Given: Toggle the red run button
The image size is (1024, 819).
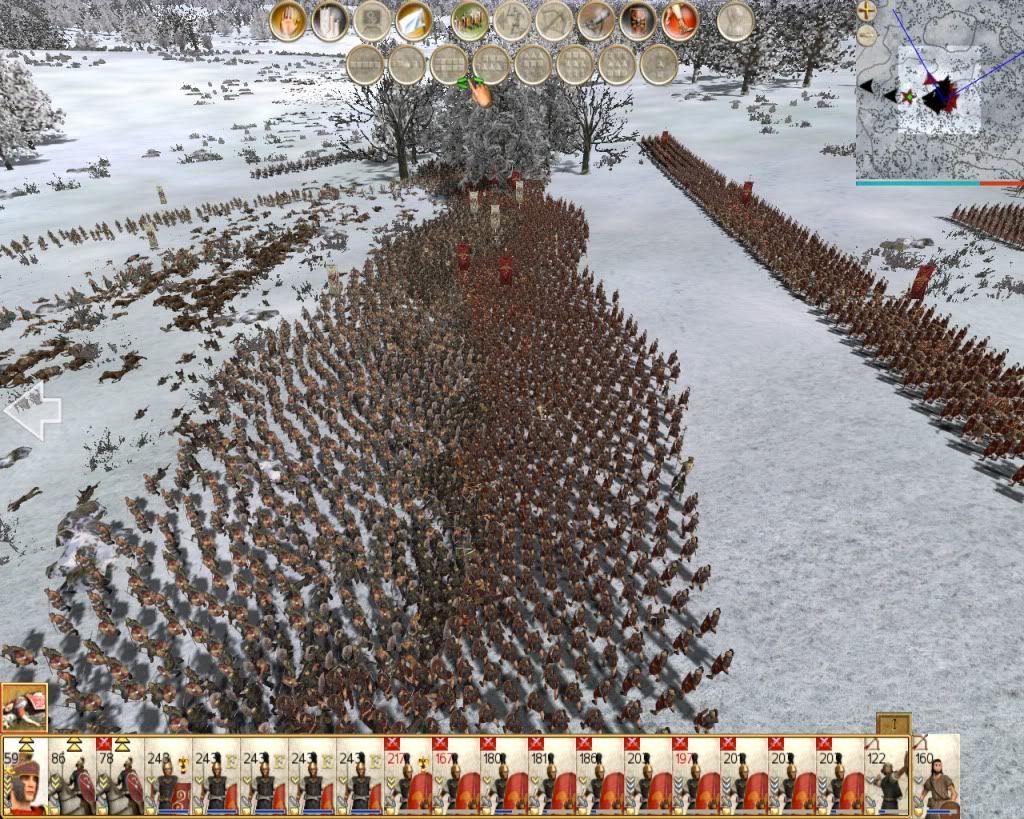Looking at the screenshot, I should tap(680, 21).
